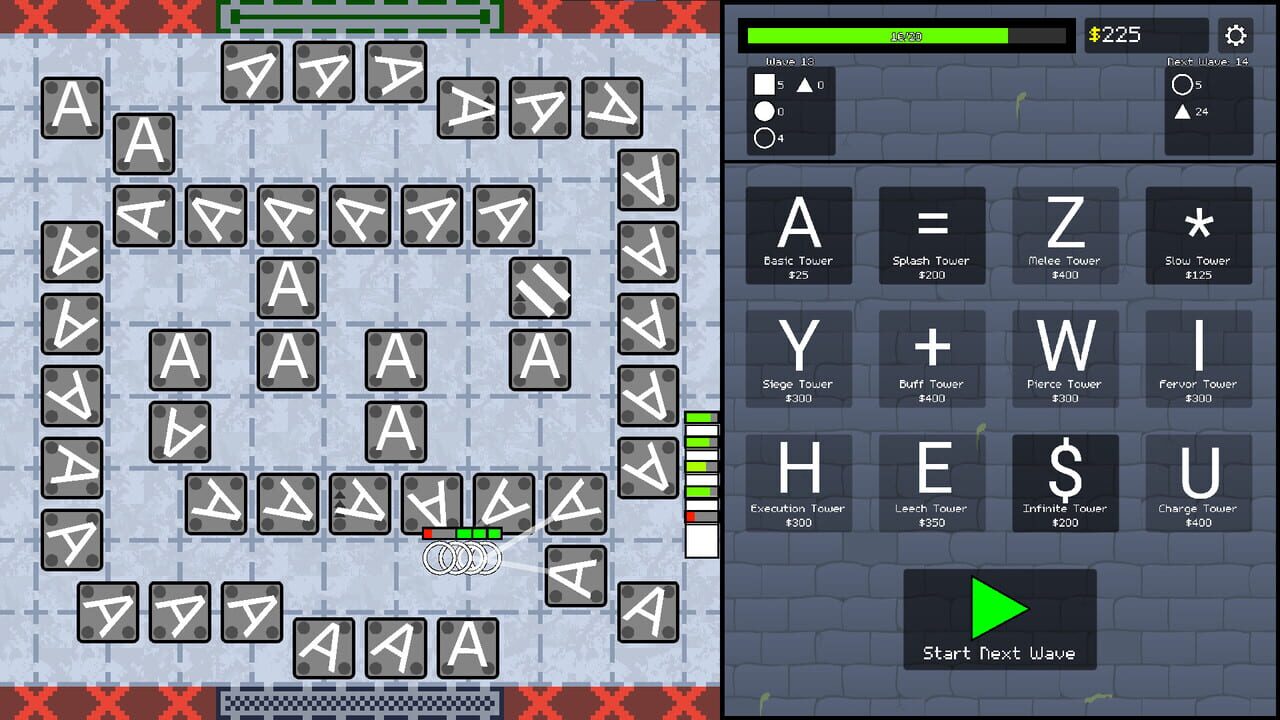
Task: Select the Fervor Tower
Action: [x=1198, y=359]
